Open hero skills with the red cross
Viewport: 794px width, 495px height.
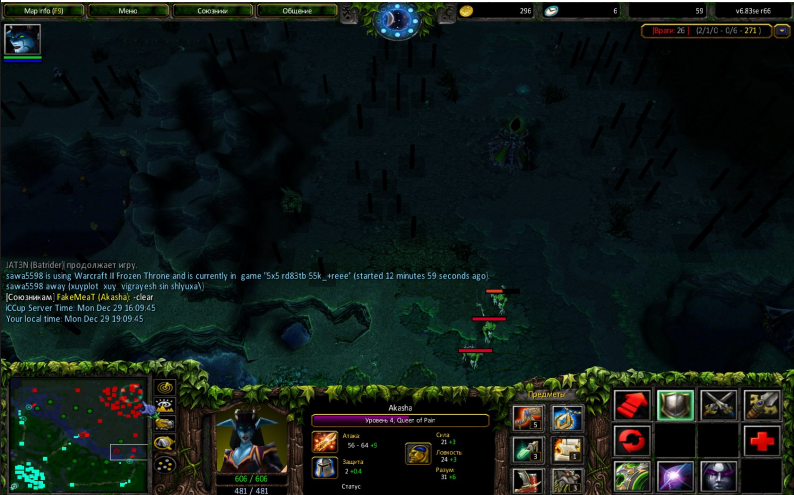point(763,440)
